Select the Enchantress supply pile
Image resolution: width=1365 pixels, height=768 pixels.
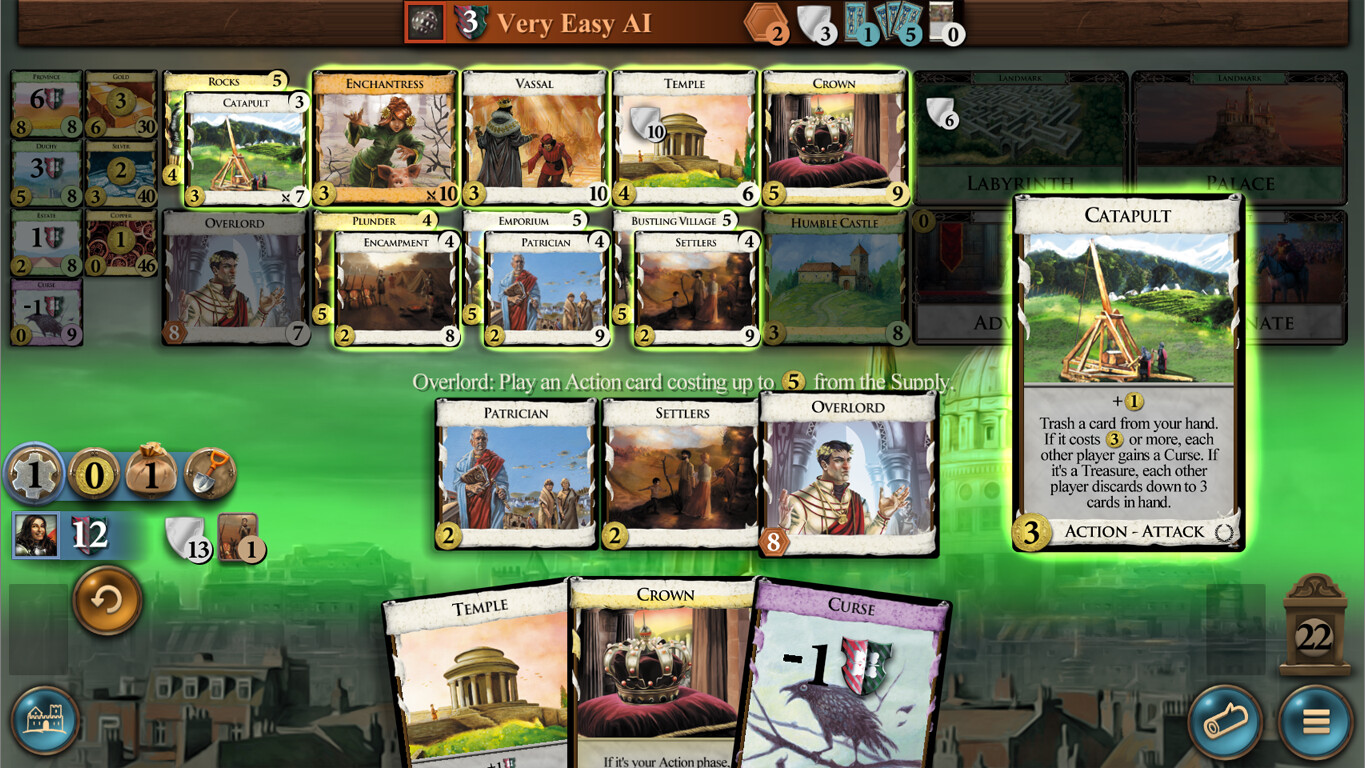(x=383, y=135)
